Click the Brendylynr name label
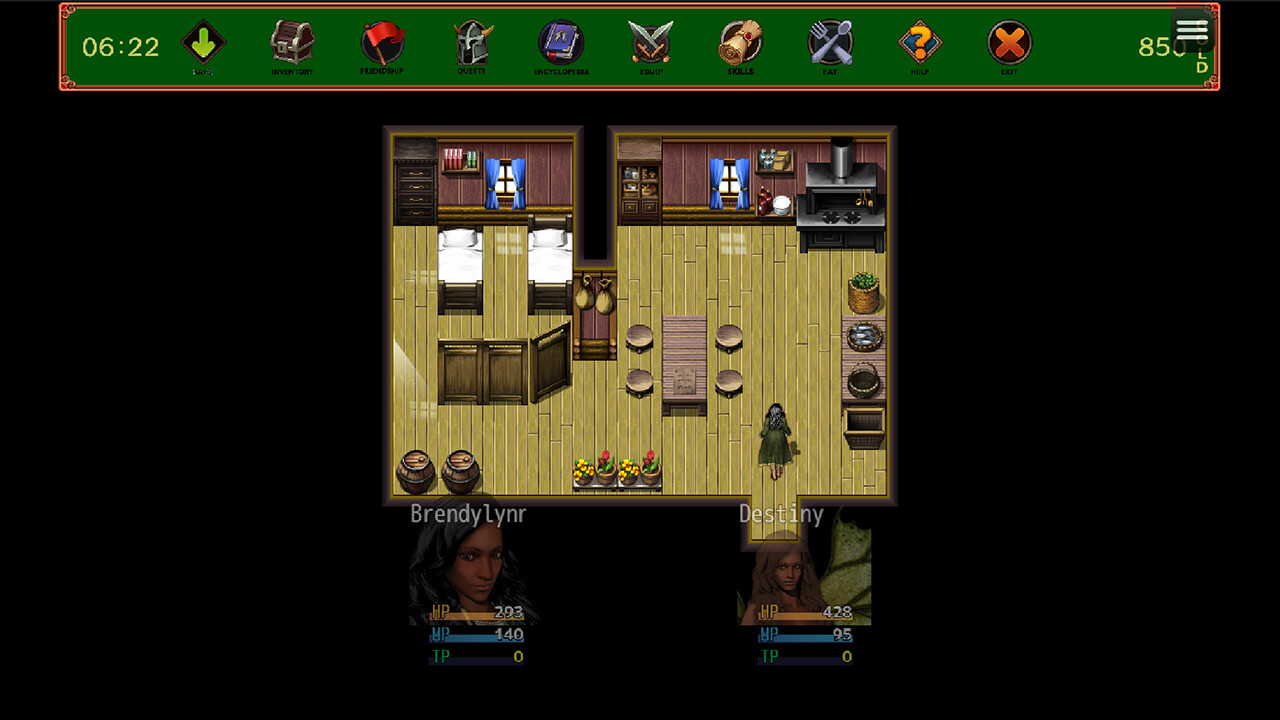 (466, 513)
